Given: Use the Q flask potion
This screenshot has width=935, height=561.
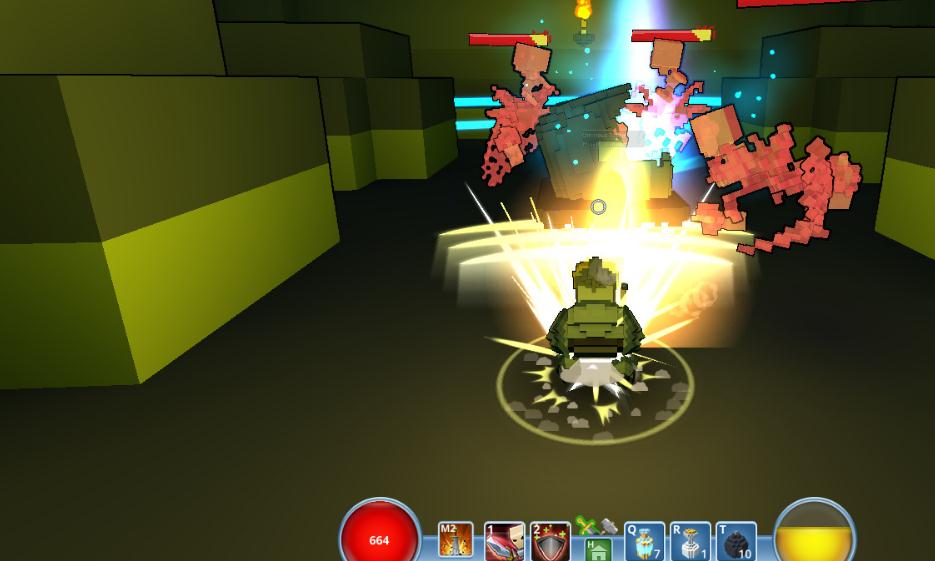Looking at the screenshot, I should coord(644,542).
